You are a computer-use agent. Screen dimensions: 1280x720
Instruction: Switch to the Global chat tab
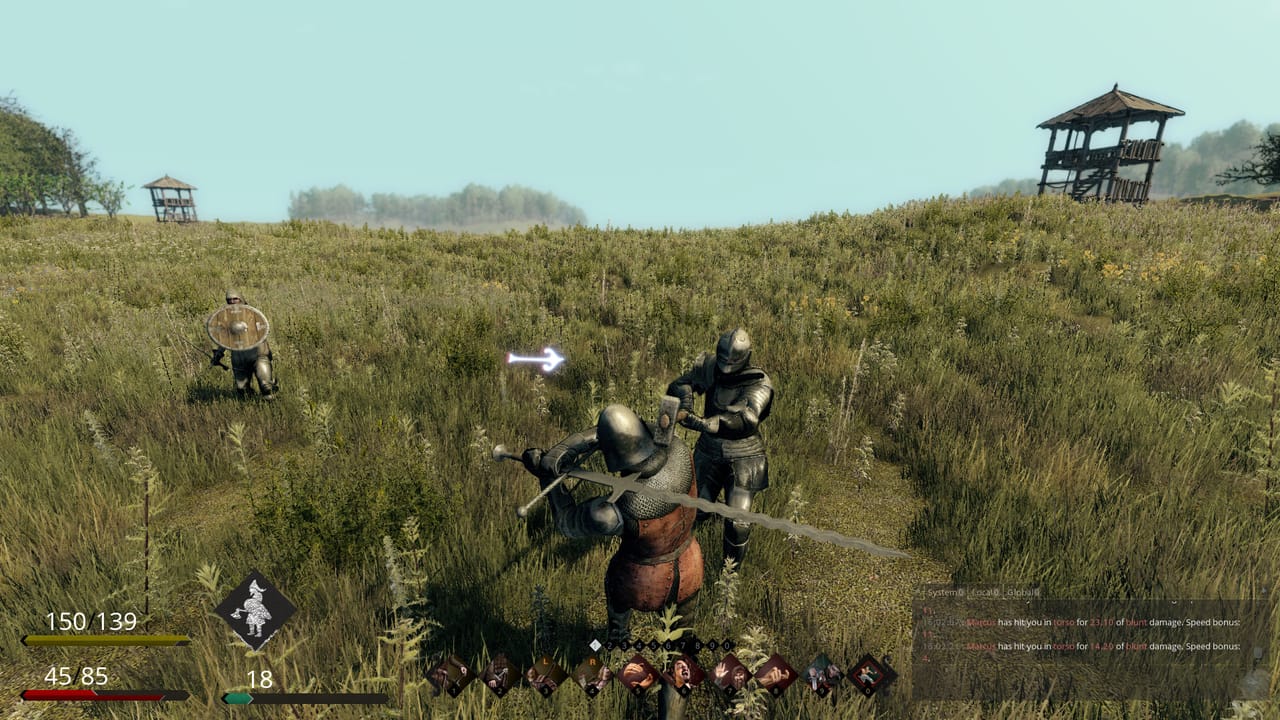pyautogui.click(x=1022, y=592)
